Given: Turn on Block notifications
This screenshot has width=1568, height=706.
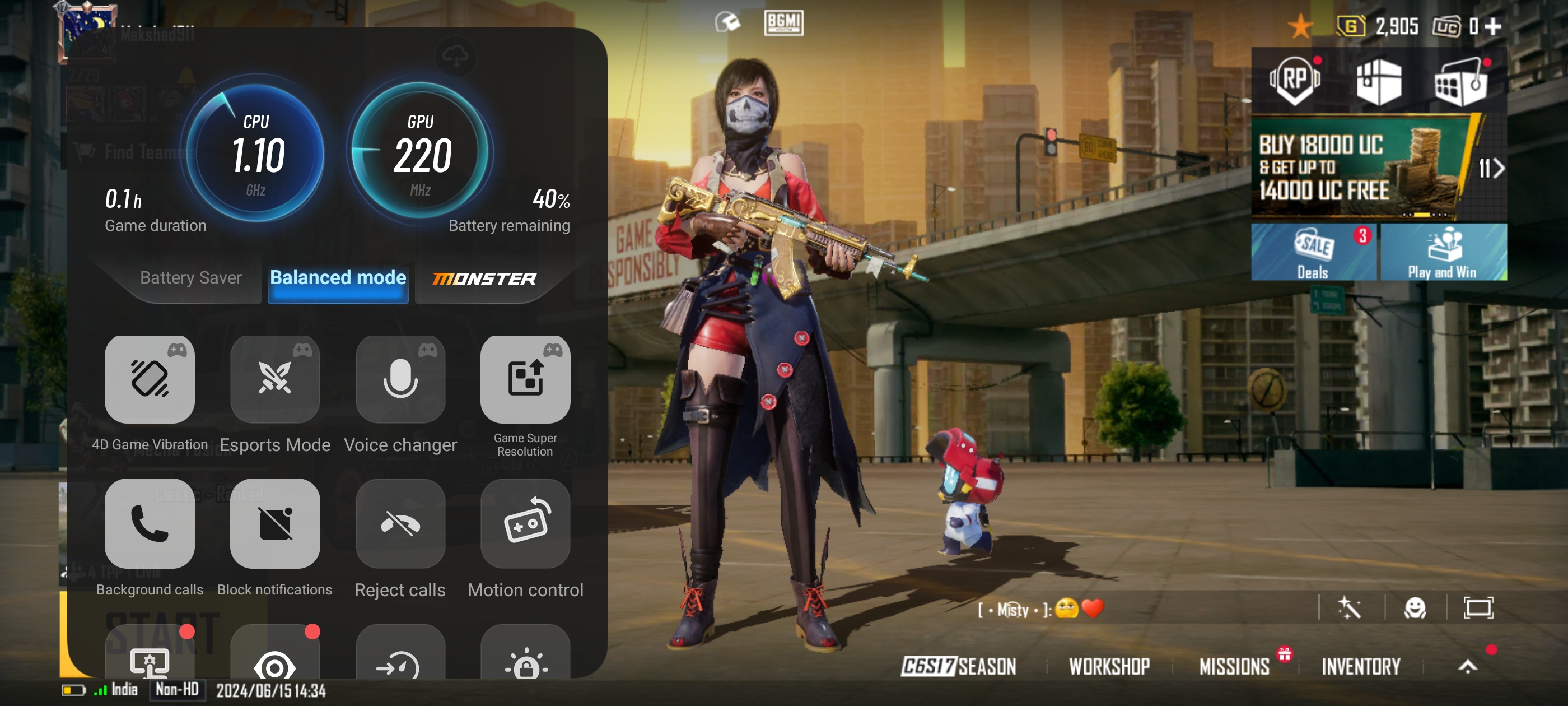Looking at the screenshot, I should 275,523.
